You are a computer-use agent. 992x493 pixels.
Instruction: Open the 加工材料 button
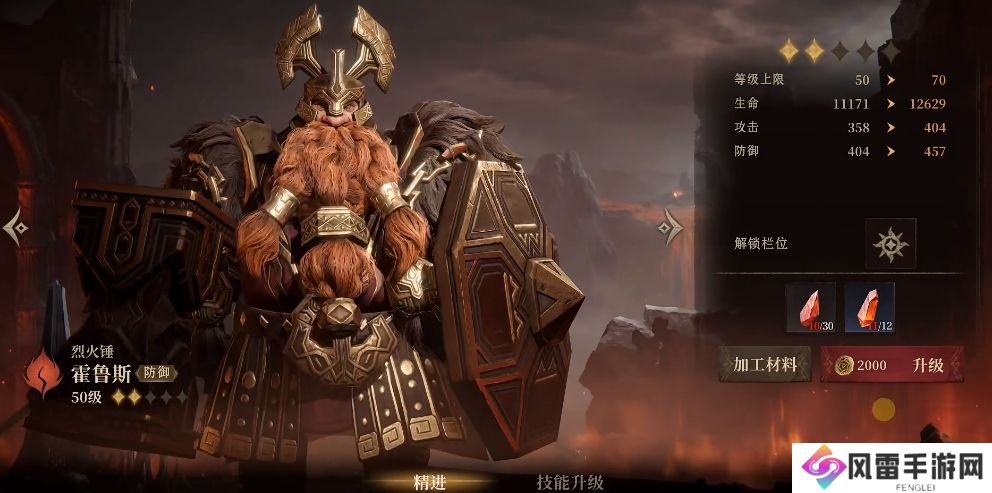pos(765,365)
